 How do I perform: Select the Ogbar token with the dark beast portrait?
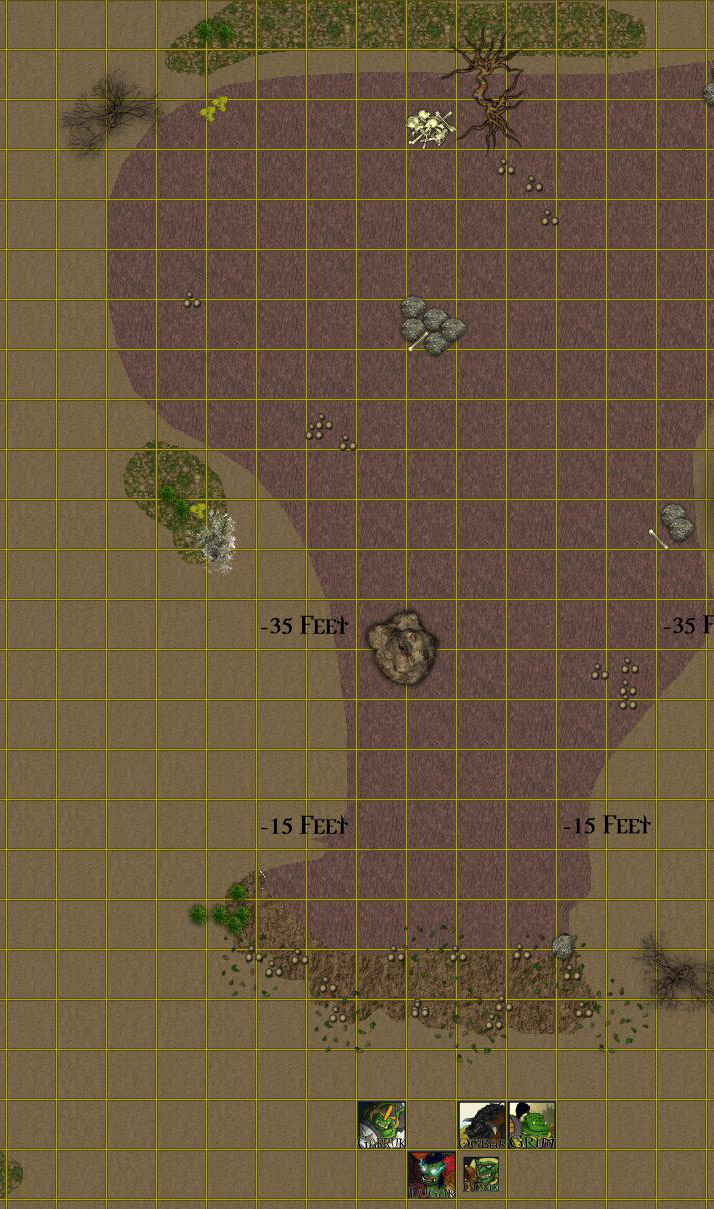tap(482, 1125)
